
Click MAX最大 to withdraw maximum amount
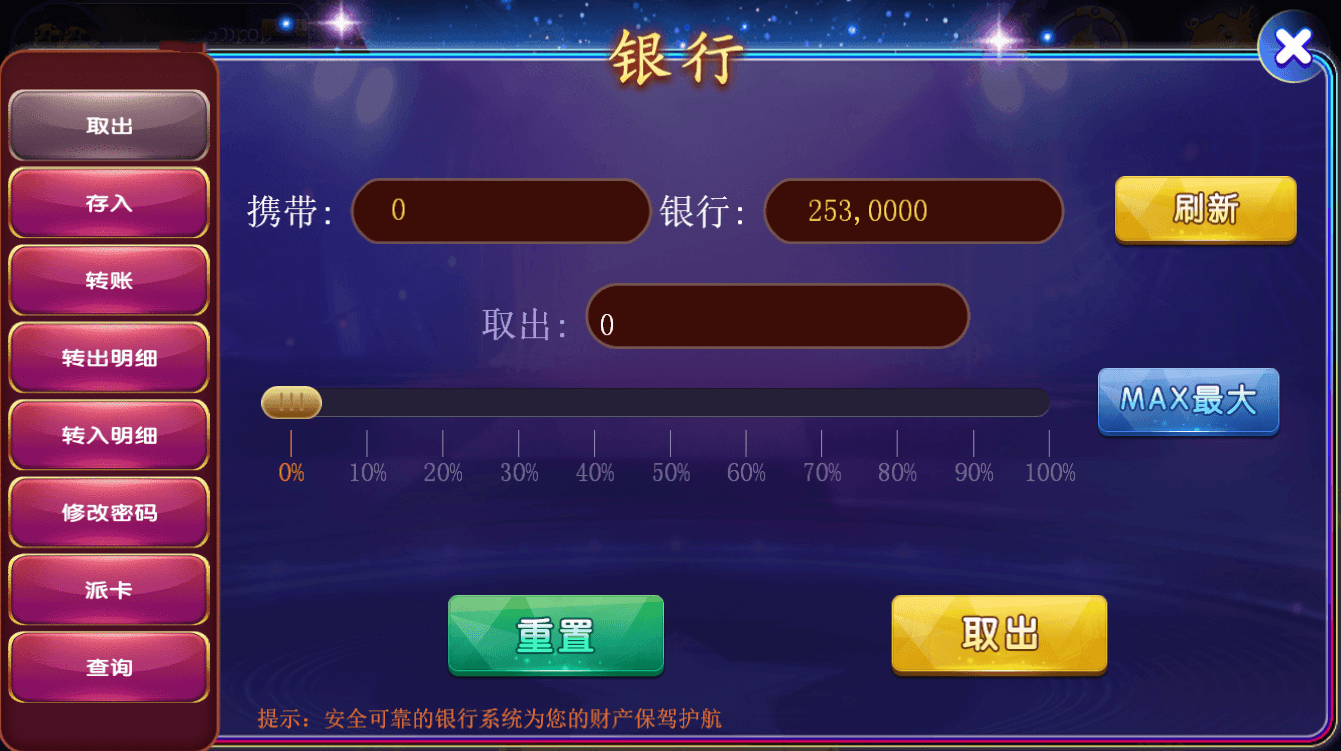(1188, 401)
